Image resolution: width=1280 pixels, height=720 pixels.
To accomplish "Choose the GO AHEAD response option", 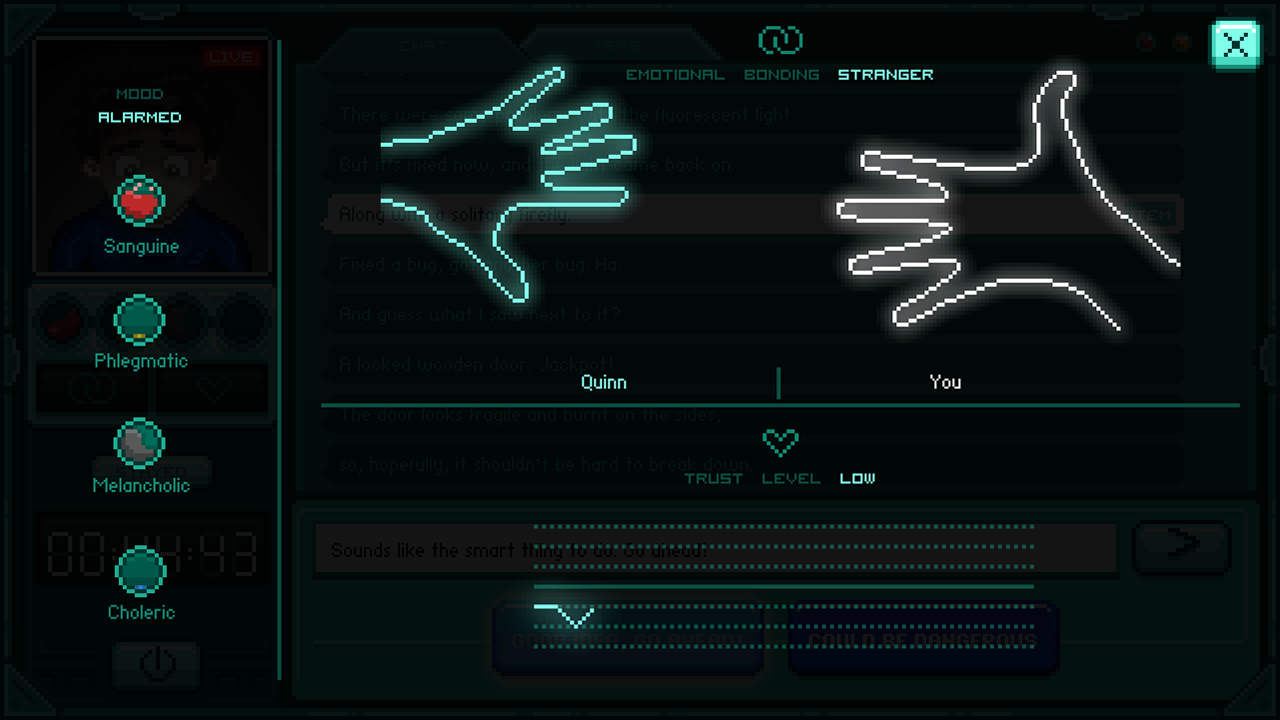I will [x=629, y=638].
